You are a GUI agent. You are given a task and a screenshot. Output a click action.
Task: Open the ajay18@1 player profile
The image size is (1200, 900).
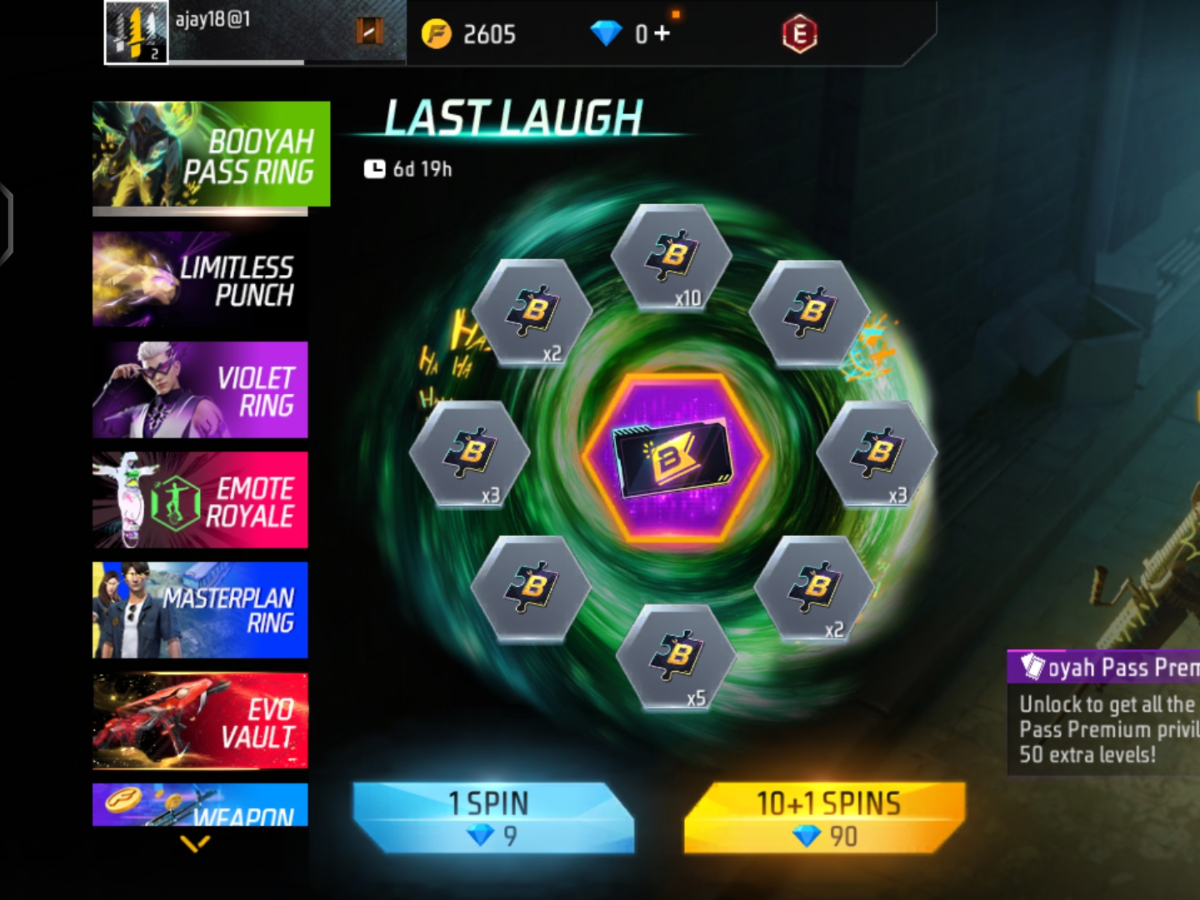click(x=137, y=32)
